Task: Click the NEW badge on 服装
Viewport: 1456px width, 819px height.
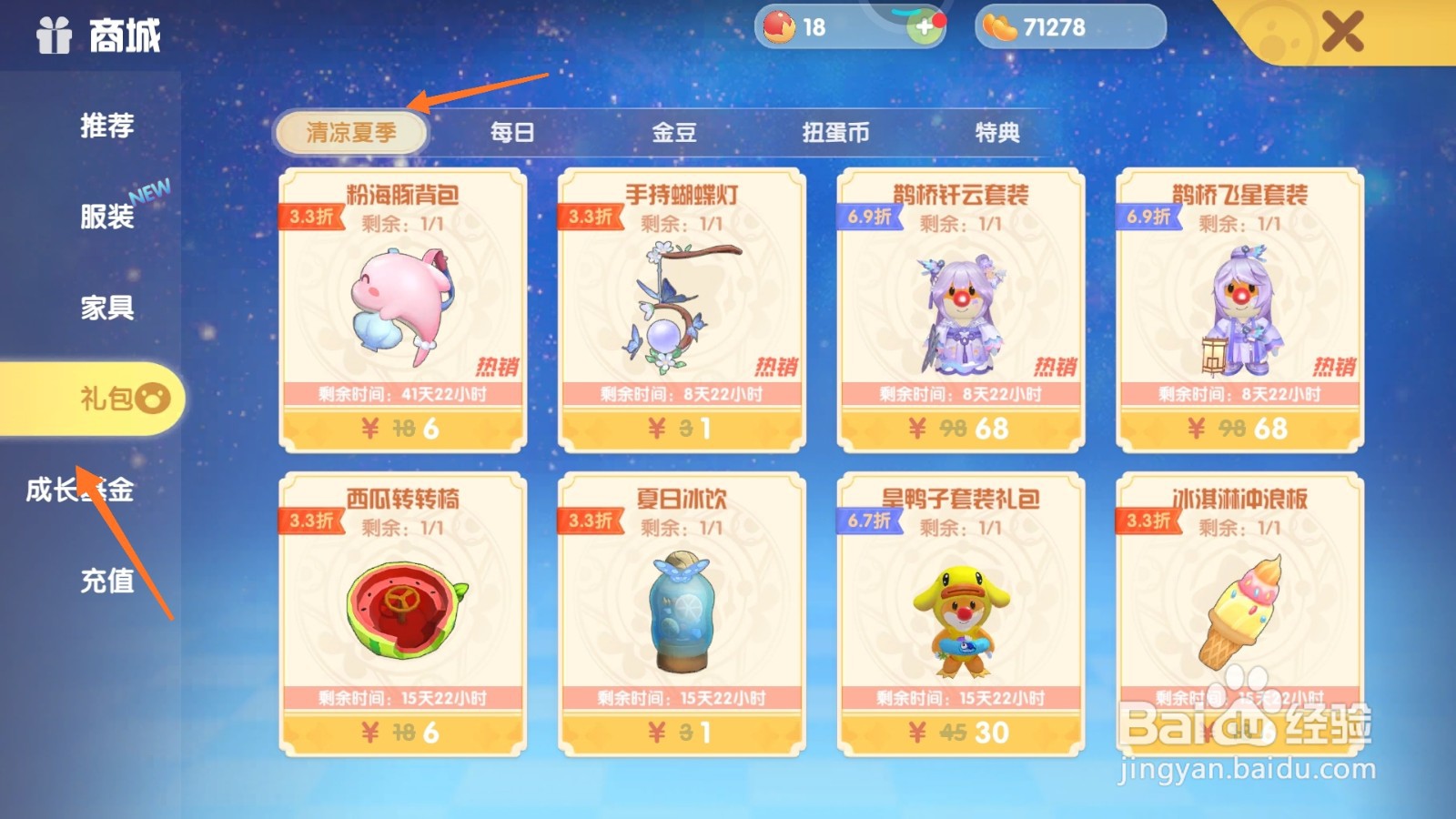Action: coord(151,193)
